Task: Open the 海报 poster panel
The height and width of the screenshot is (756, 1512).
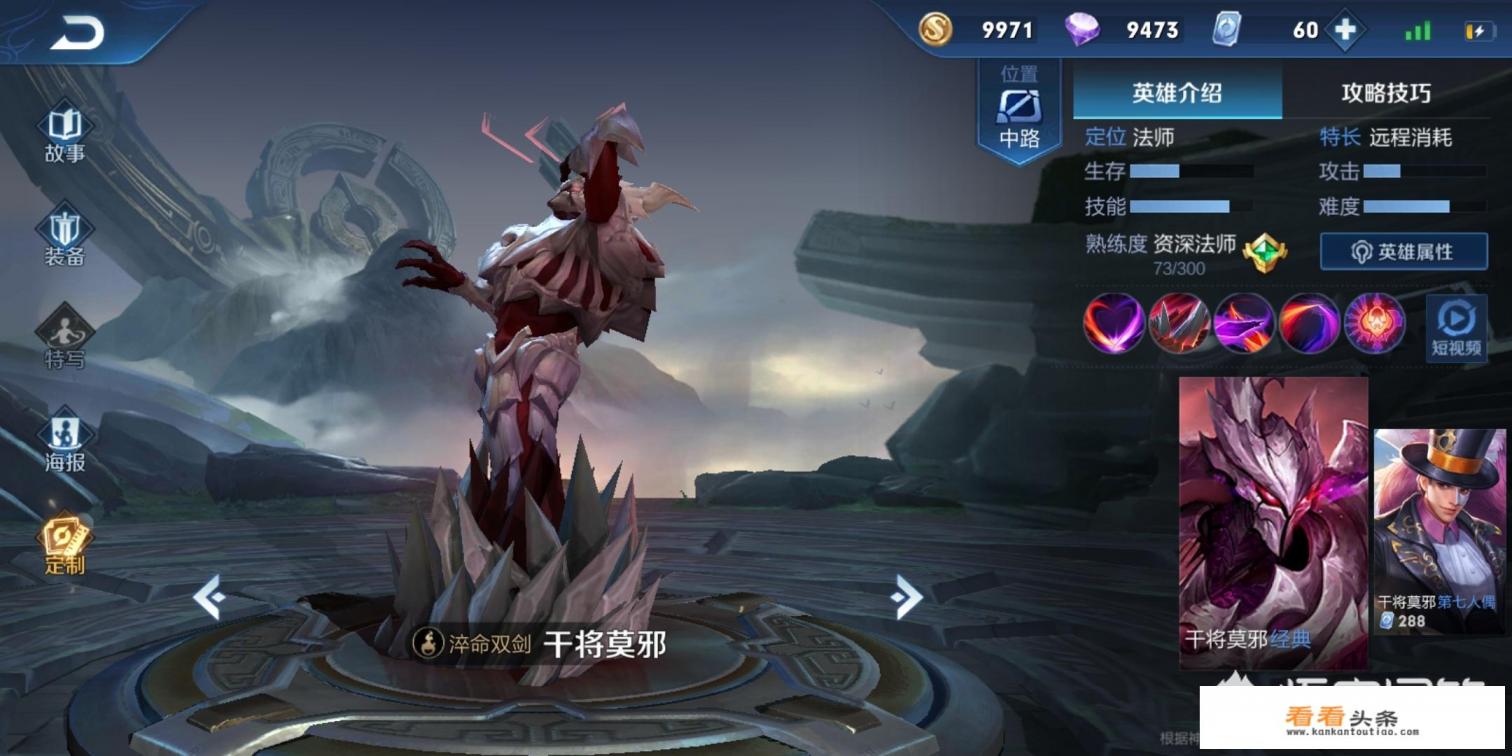Action: (63, 435)
